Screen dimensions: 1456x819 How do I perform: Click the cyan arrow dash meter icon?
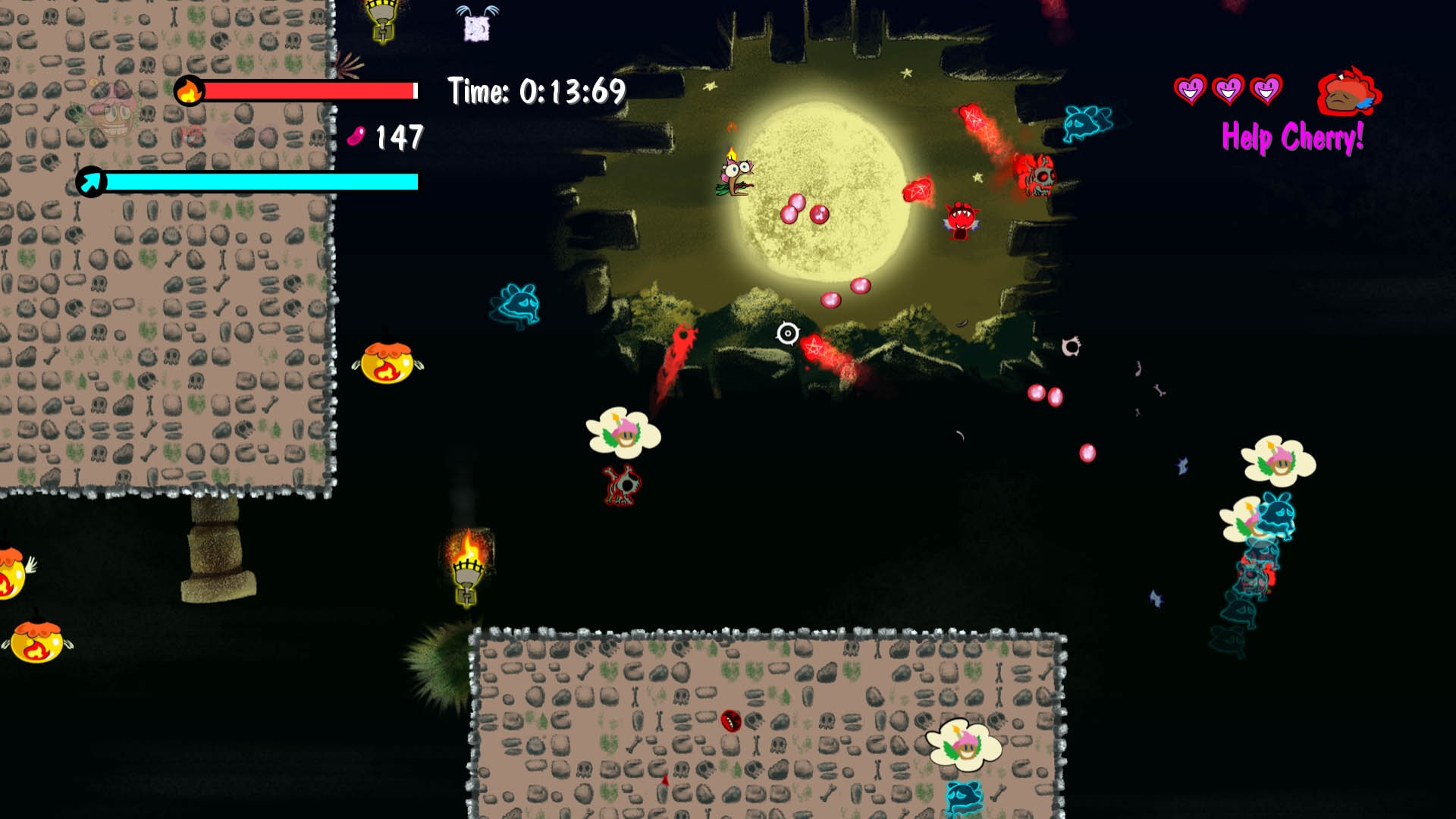tap(91, 181)
